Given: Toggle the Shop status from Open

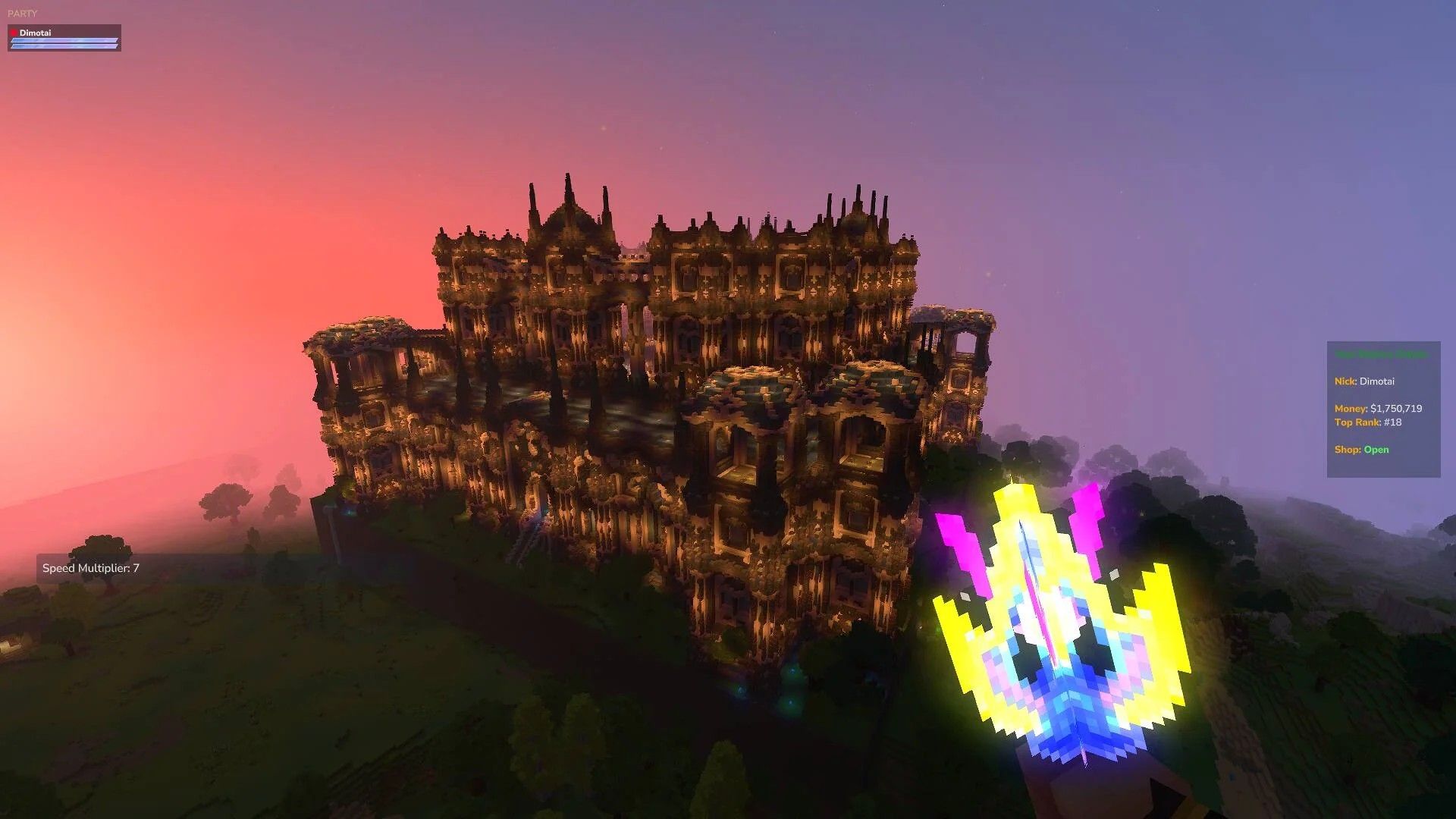Looking at the screenshot, I should coord(1376,449).
